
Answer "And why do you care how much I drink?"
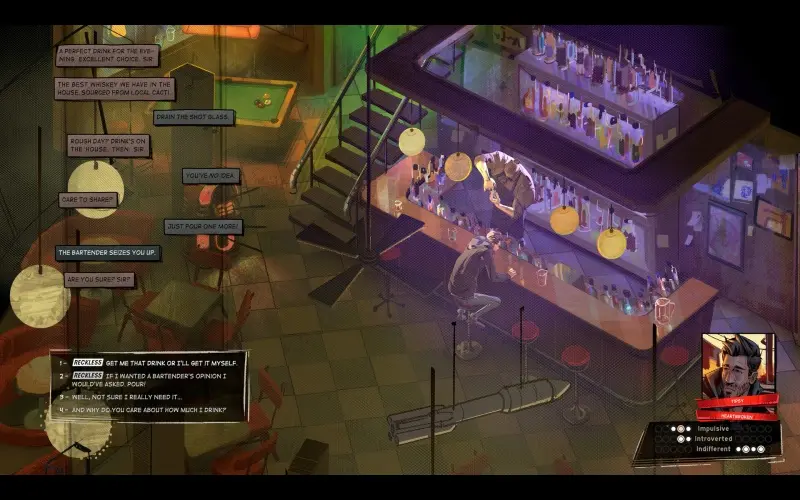pyautogui.click(x=150, y=410)
